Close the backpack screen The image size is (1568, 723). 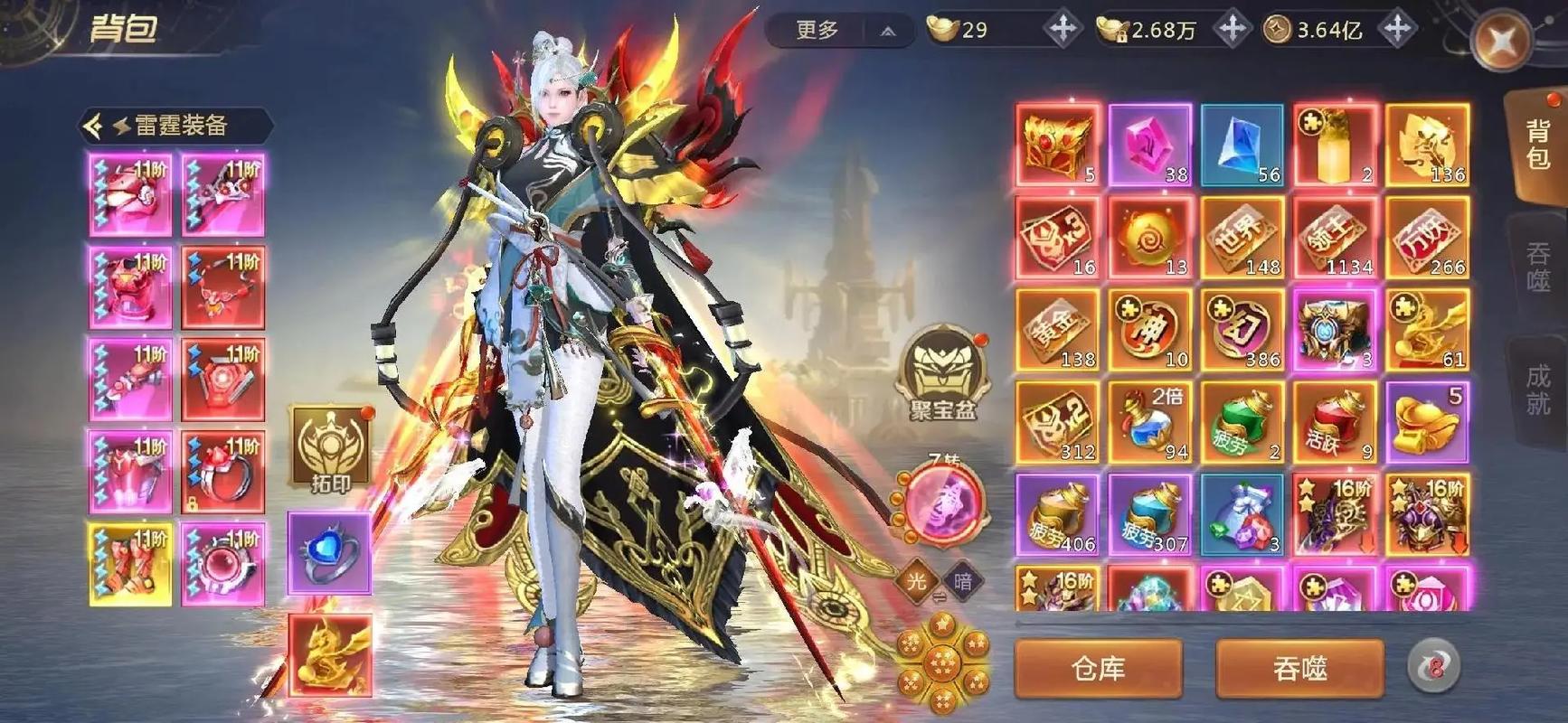coord(1501,40)
